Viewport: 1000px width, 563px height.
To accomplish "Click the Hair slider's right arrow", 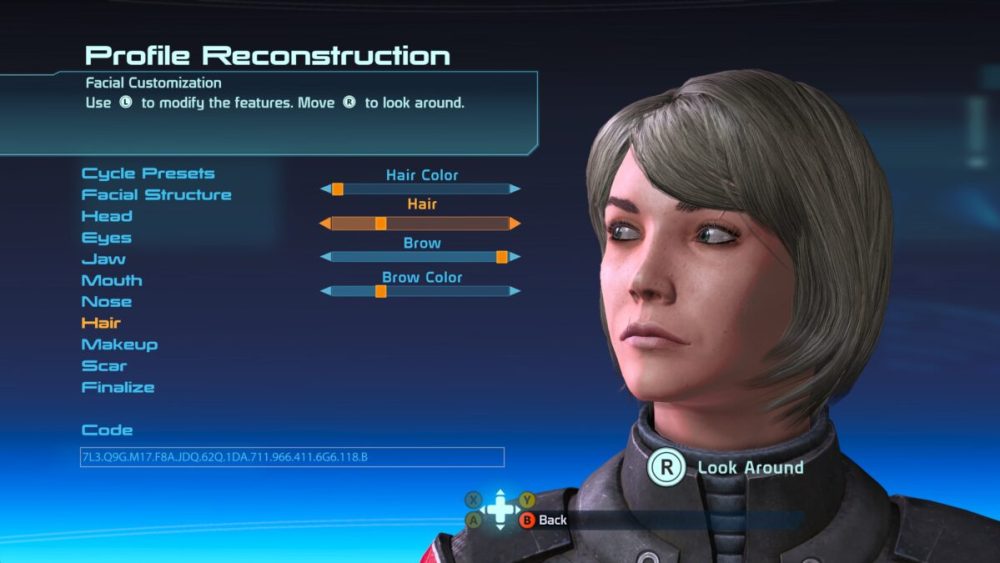I will pos(515,223).
